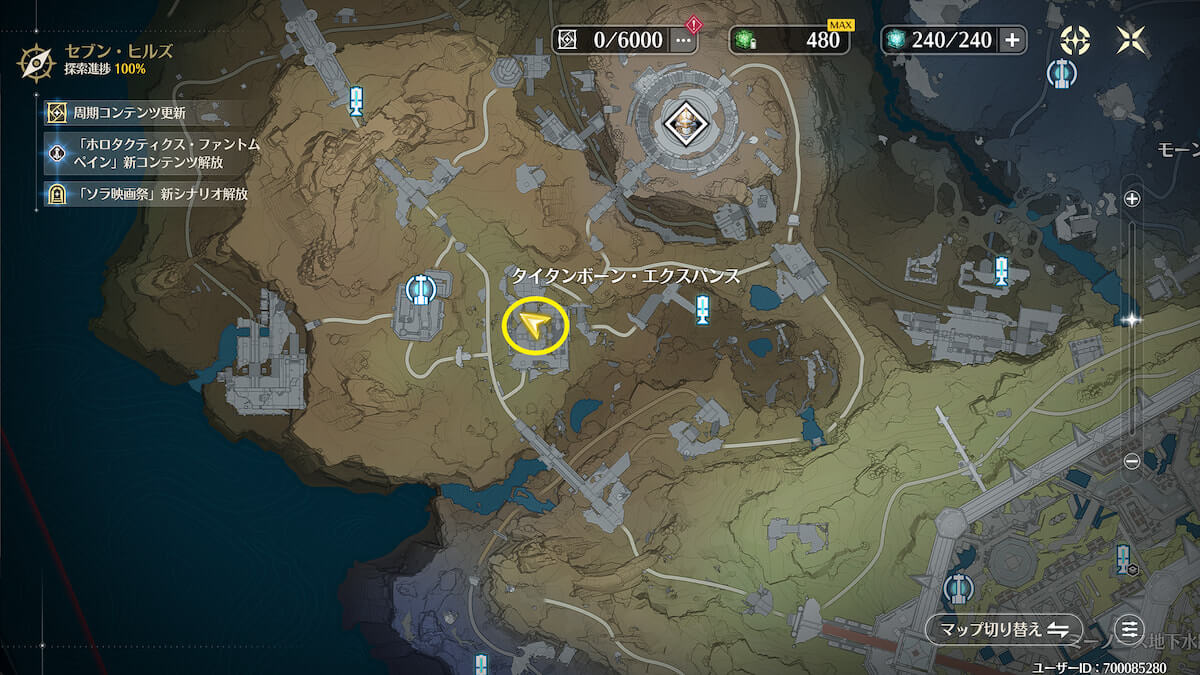Screen dimensions: 1200x675
Task: Select the teleport beacon below タイタンボーン・エクスパンス label
Action: pyautogui.click(x=703, y=310)
